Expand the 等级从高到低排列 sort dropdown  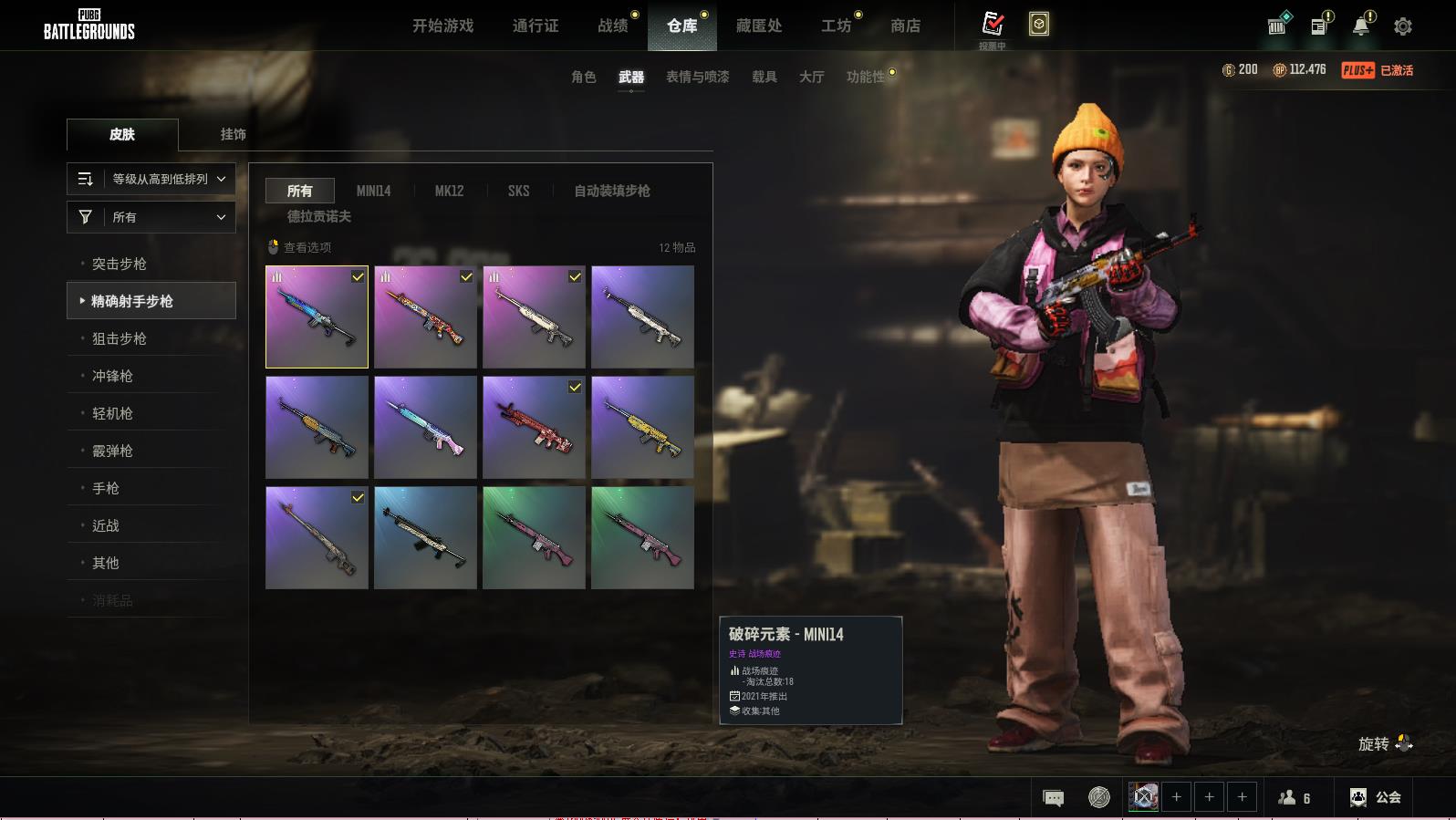pos(151,179)
